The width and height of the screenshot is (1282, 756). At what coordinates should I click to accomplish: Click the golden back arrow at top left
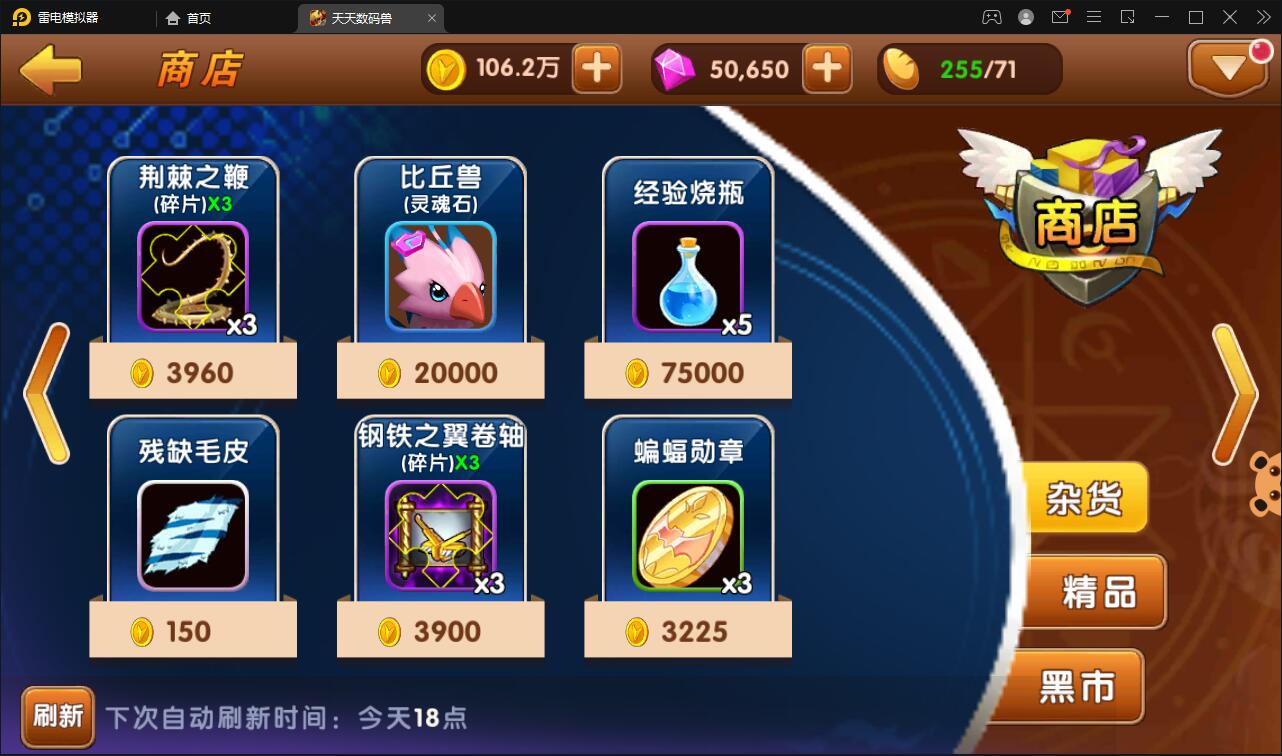[x=49, y=69]
